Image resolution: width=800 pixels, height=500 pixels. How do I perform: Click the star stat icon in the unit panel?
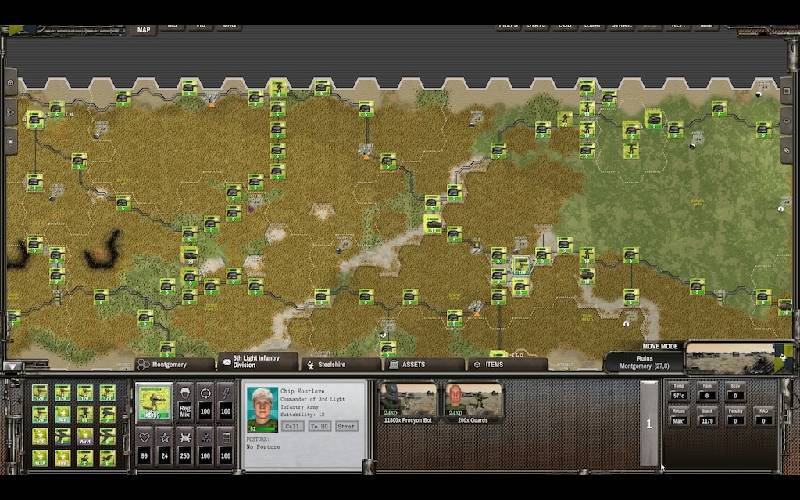coord(163,436)
